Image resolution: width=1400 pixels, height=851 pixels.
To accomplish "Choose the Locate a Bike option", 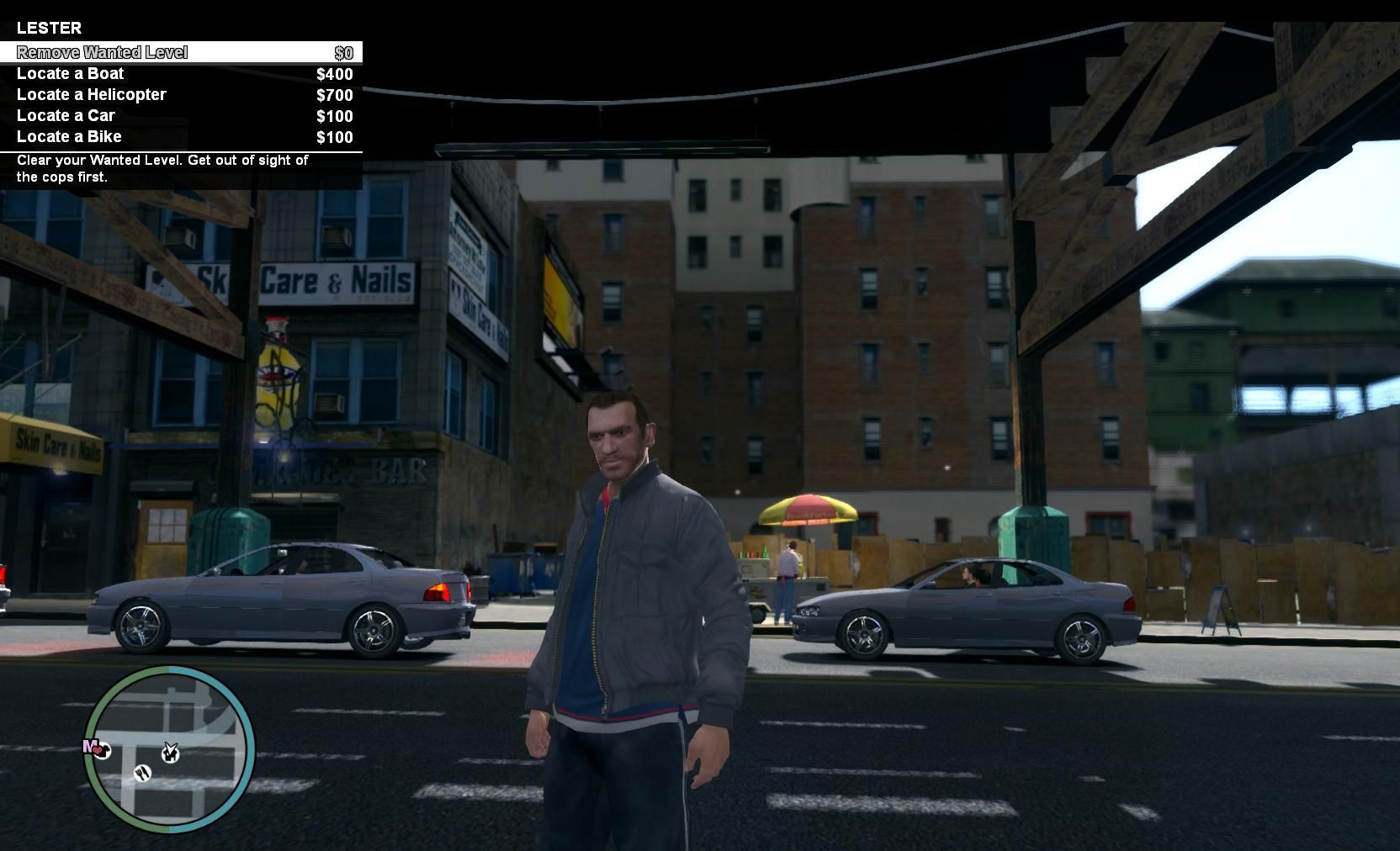I will coord(69,136).
